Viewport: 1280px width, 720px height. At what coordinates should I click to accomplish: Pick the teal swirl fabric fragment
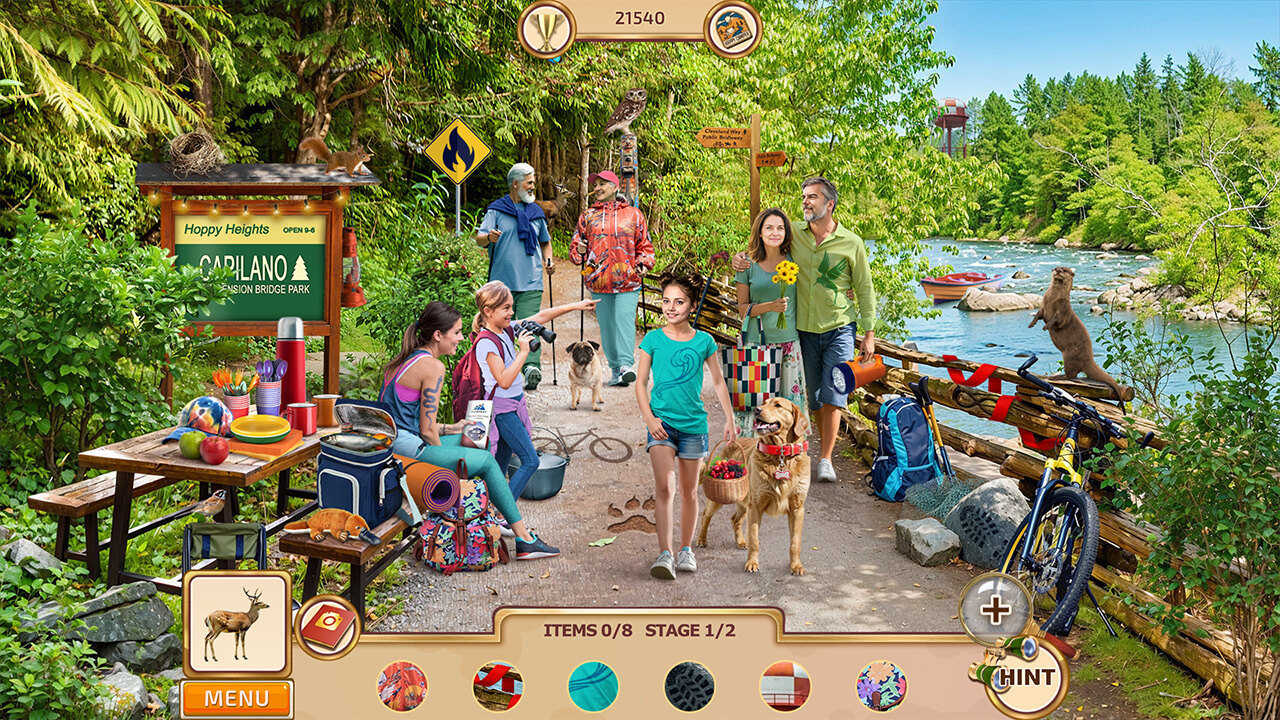593,686
